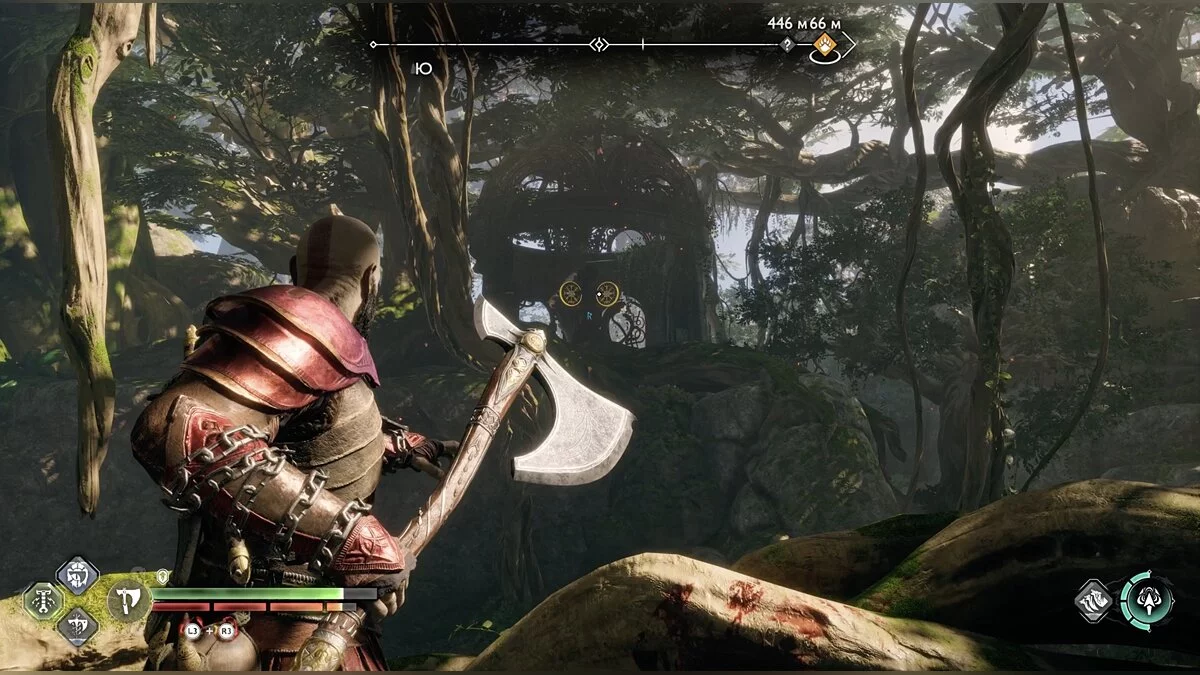This screenshot has height=675, width=1200.
Task: Click the orange paw quest marker
Action: [x=825, y=44]
